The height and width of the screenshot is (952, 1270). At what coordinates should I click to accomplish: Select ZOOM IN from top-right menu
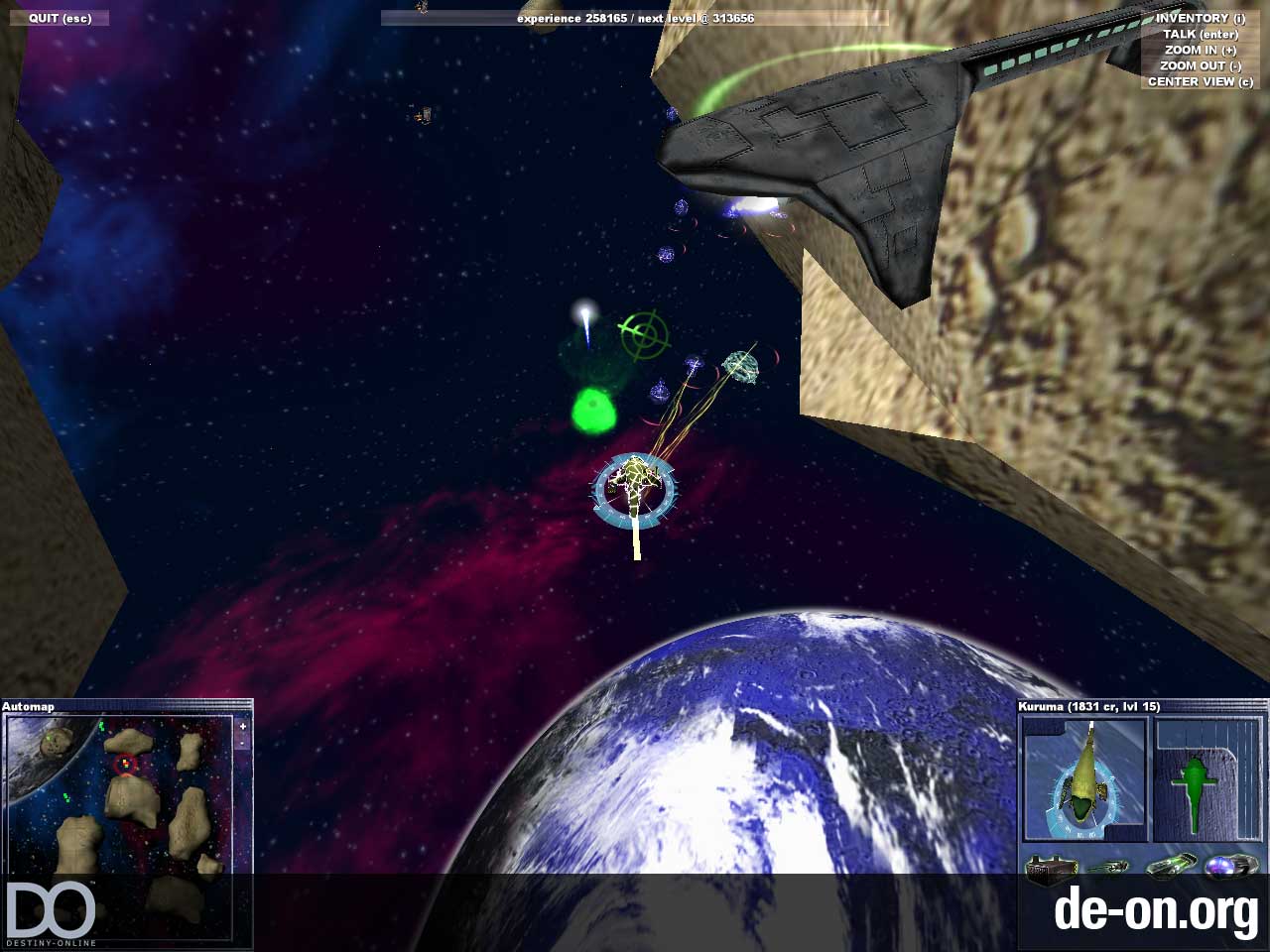point(1200,50)
